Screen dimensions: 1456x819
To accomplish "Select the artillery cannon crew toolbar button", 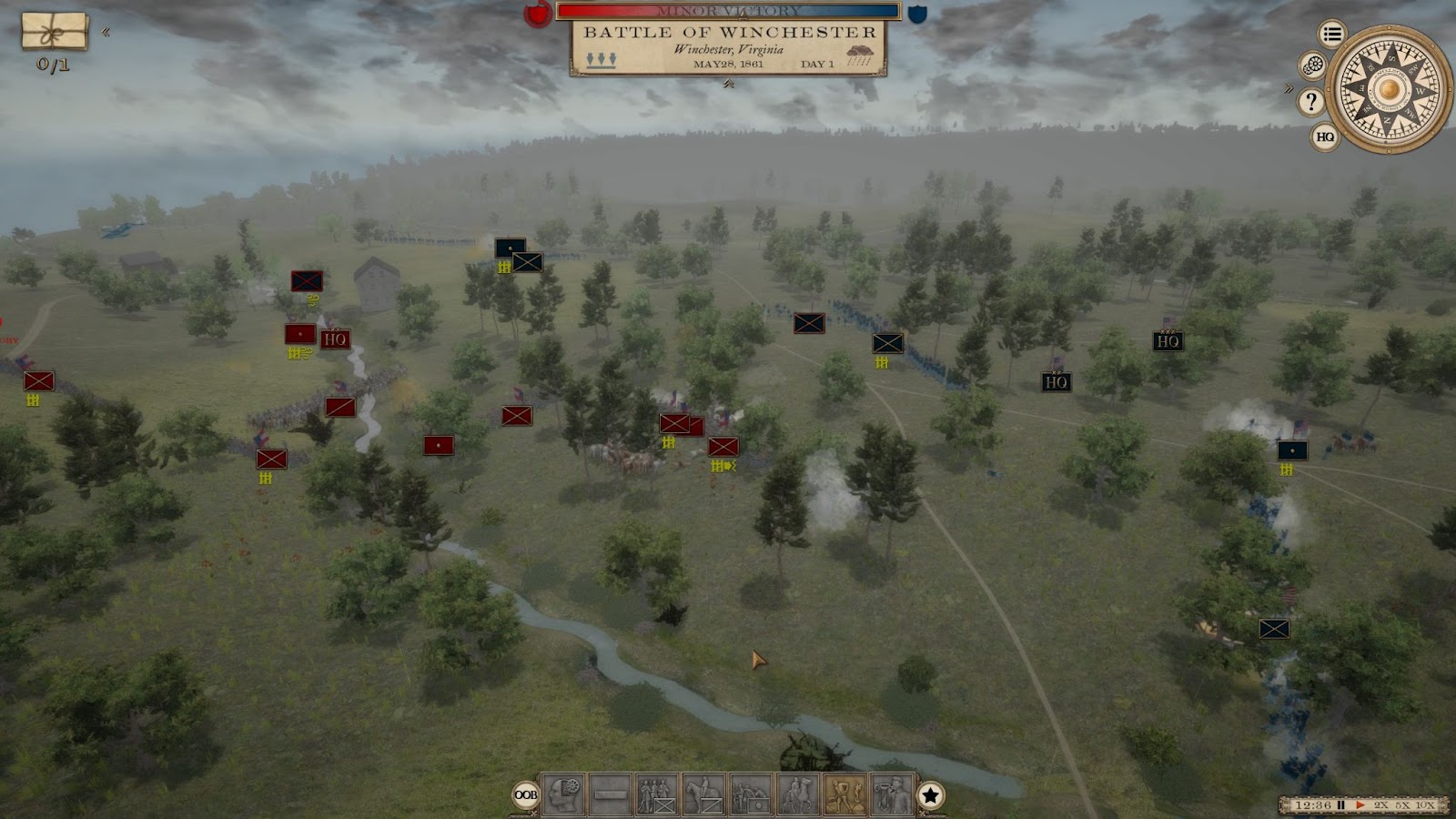I will click(751, 794).
